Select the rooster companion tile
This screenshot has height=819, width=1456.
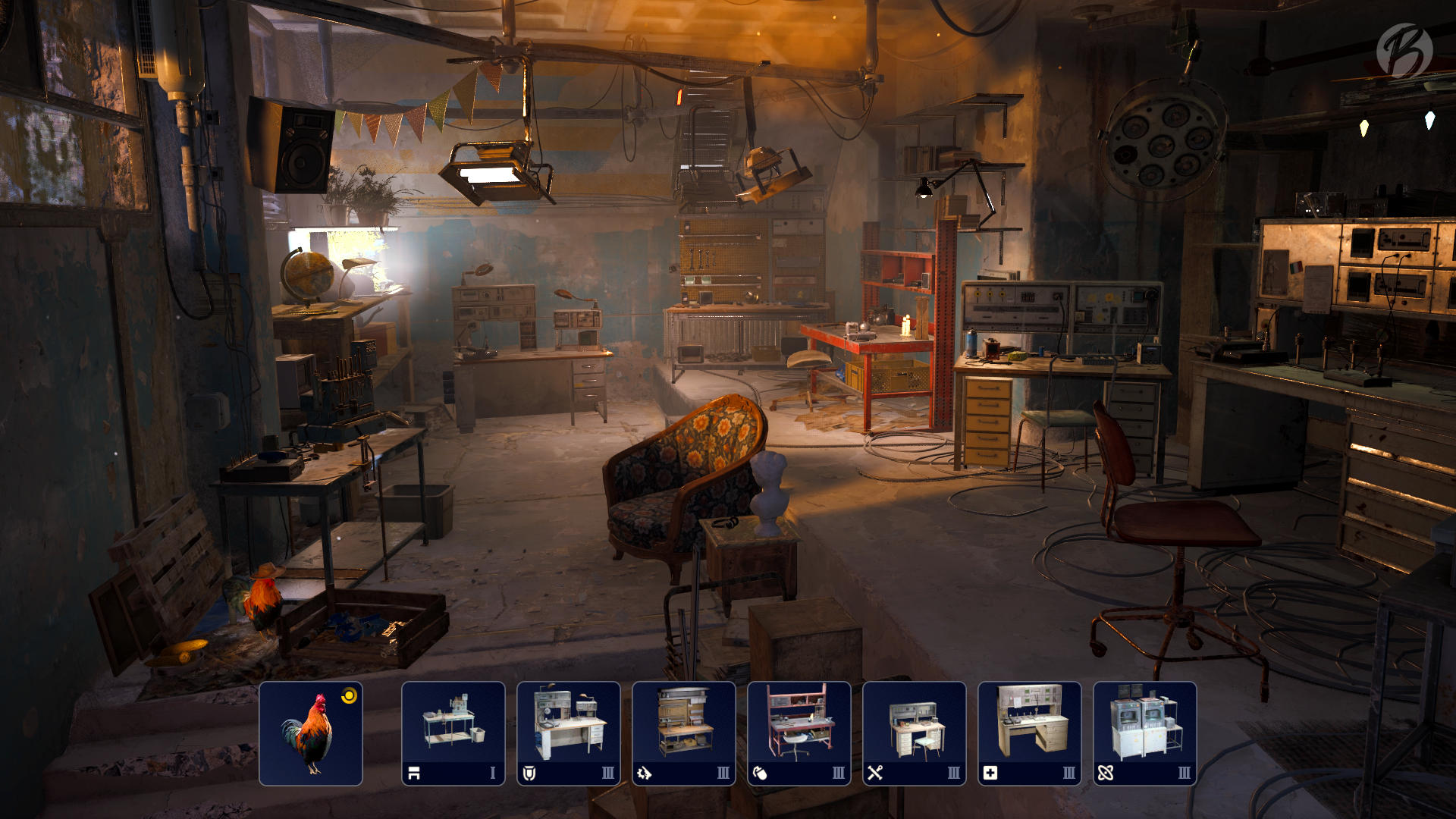coord(311,733)
